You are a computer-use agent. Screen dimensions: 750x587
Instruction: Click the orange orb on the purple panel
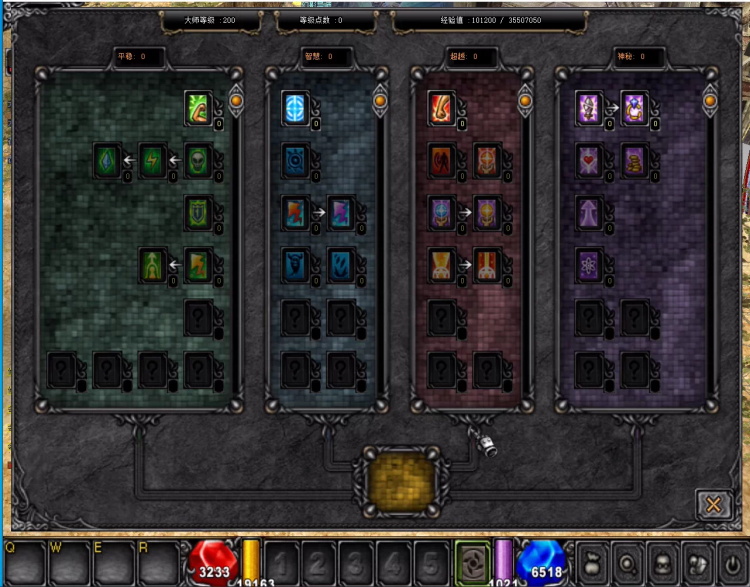711,100
